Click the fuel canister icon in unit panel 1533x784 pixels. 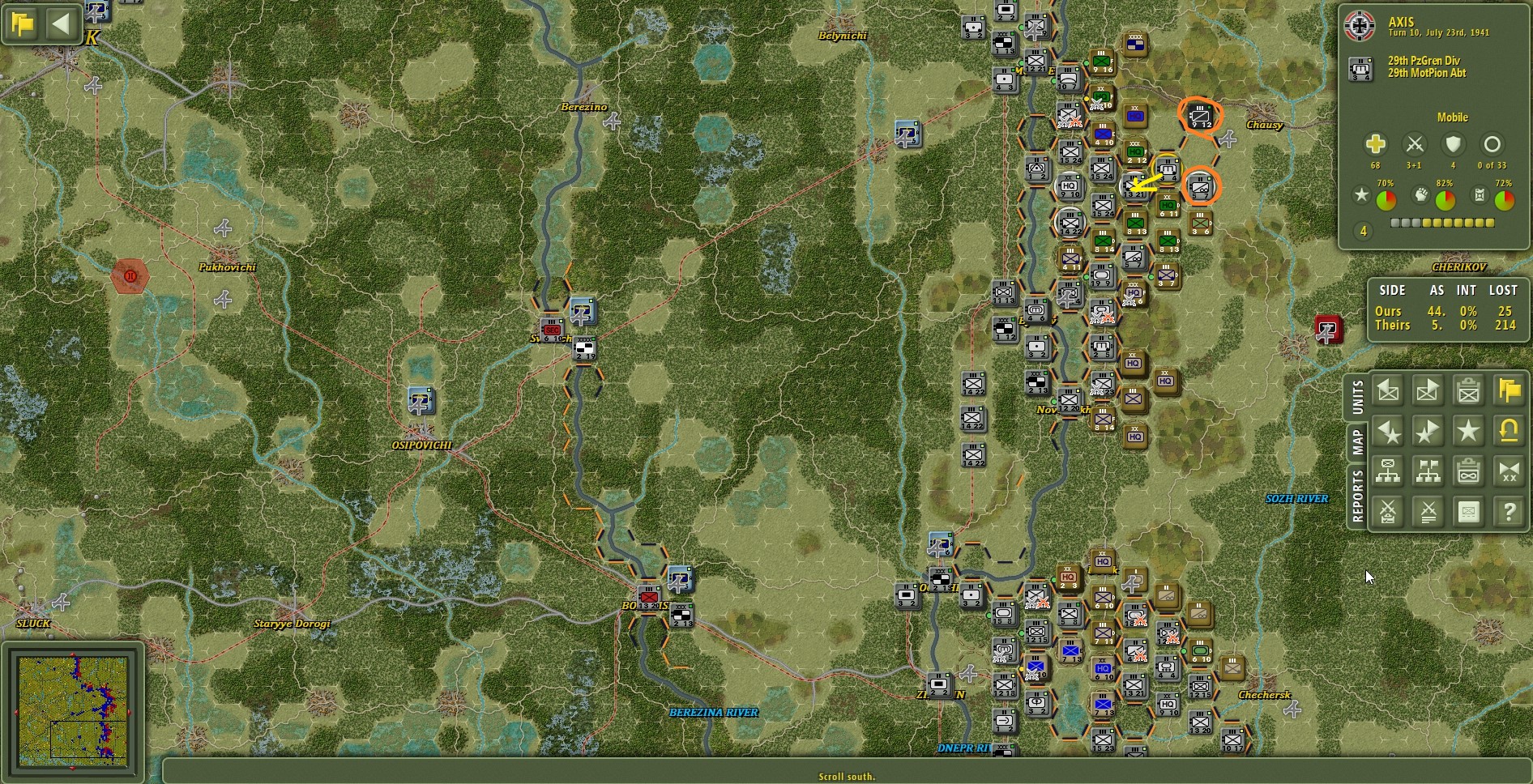pos(1479,194)
